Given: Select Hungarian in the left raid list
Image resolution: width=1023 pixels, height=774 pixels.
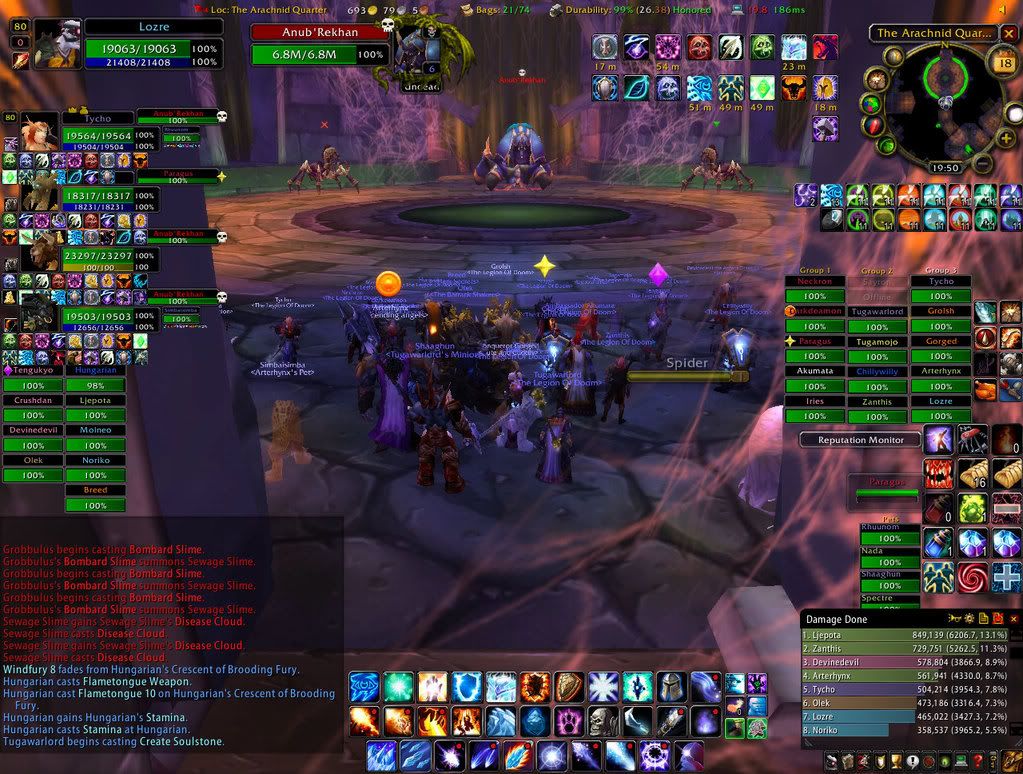Looking at the screenshot, I should coord(95,370).
